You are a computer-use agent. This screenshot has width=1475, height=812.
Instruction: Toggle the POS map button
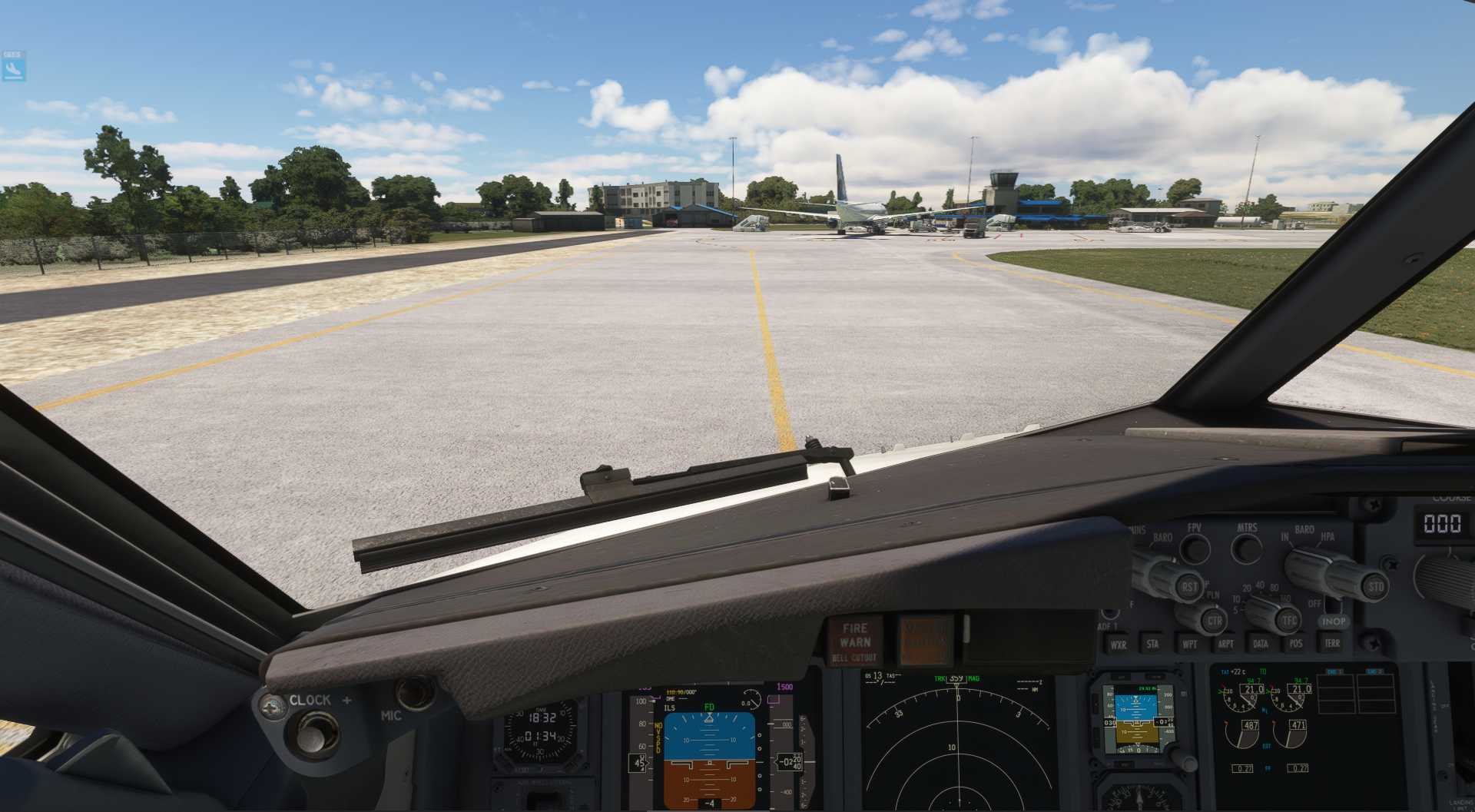click(x=1296, y=643)
